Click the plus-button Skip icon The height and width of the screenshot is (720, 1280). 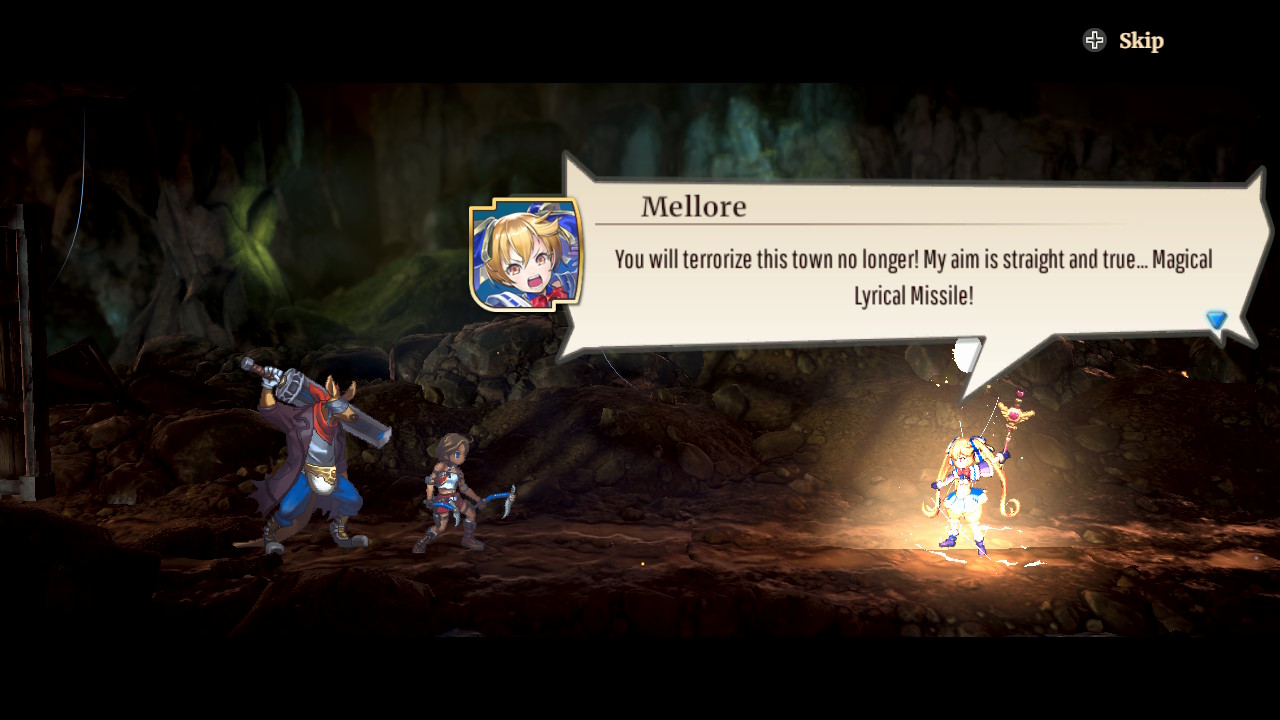coord(1096,40)
